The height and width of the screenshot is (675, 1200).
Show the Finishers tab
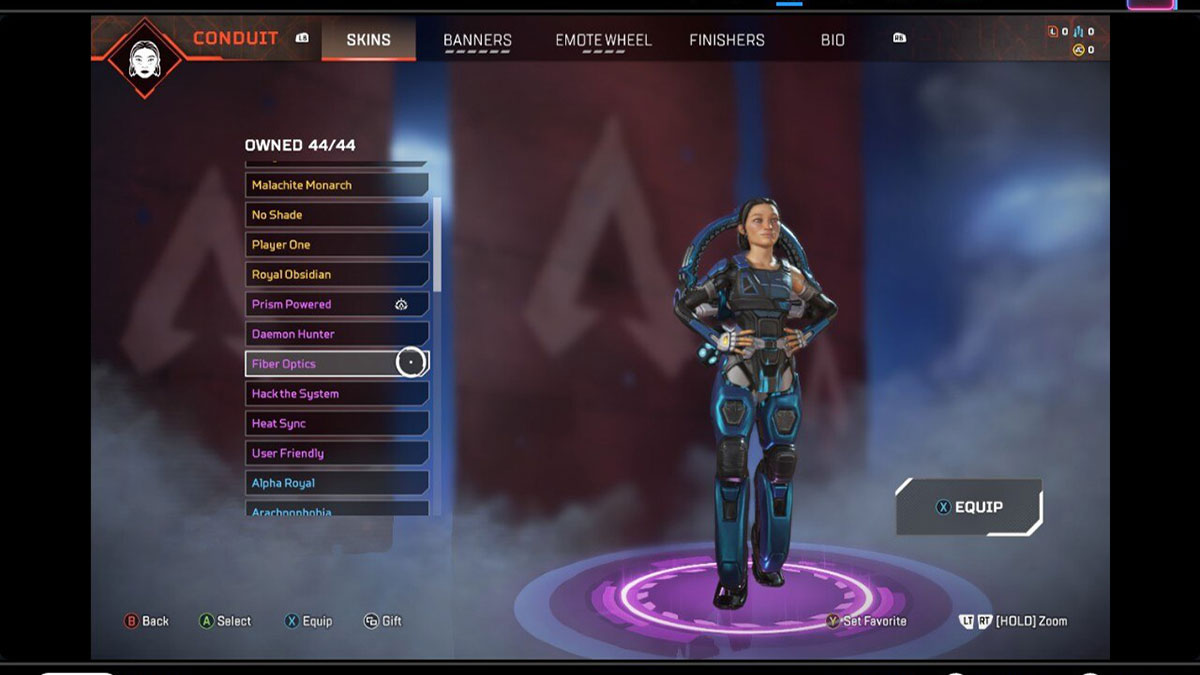pos(726,40)
